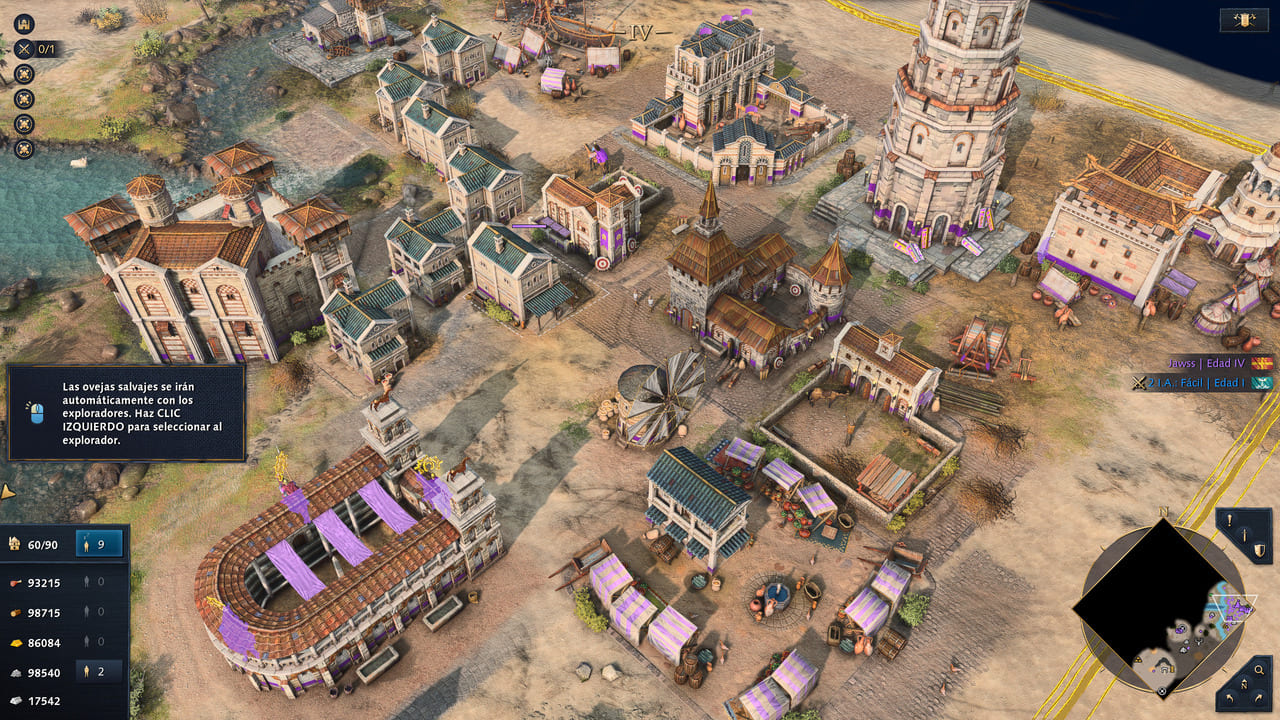Click the mouse icon in tutorial hint

pos(37,412)
